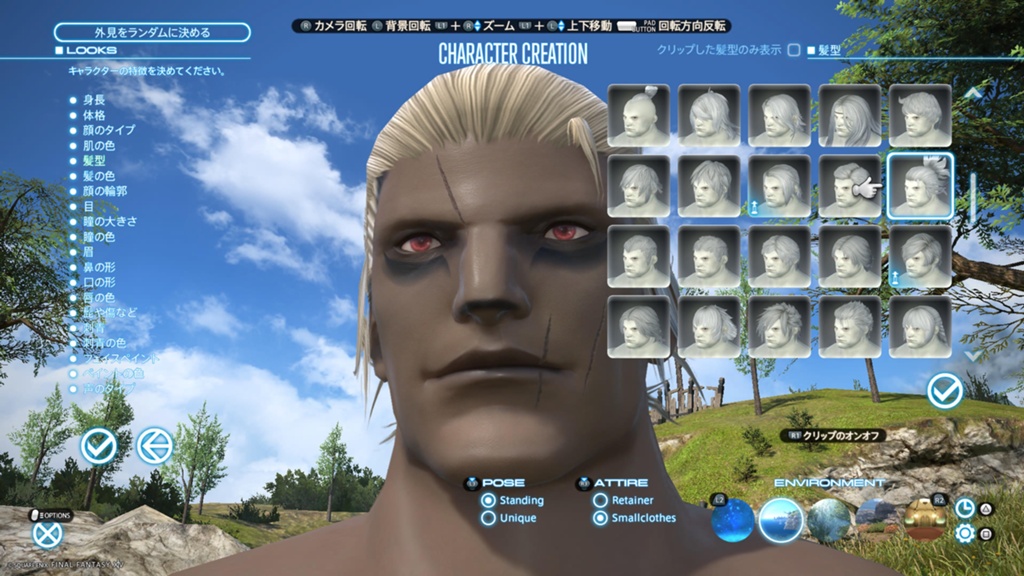Viewport: 1024px width, 576px height.
Task: Select Smallclothes attire
Action: (601, 518)
